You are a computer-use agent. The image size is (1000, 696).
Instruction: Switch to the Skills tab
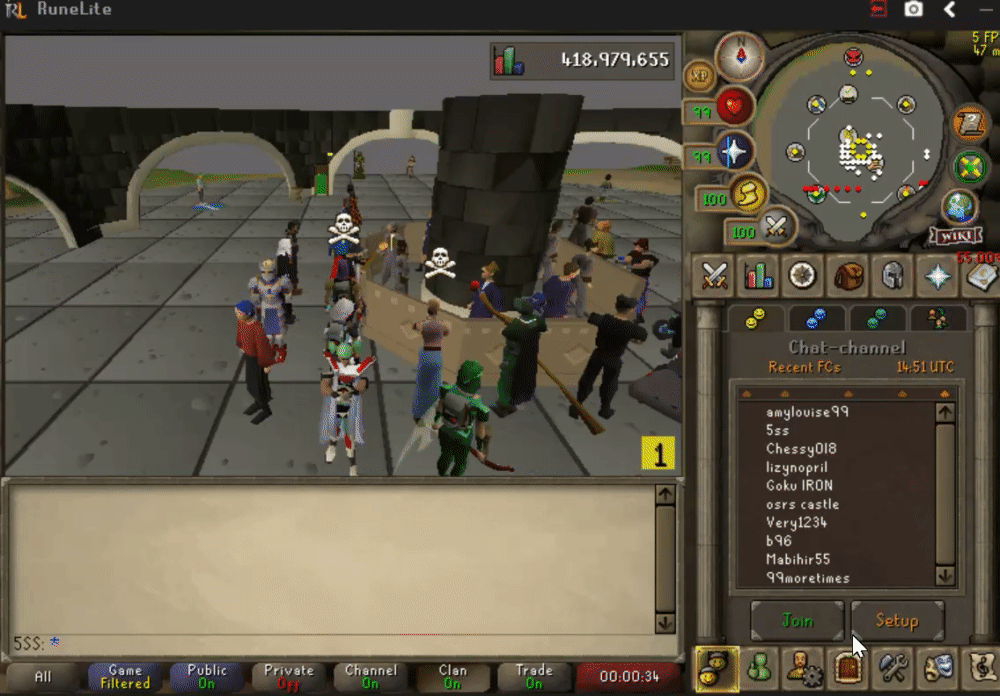tap(759, 275)
